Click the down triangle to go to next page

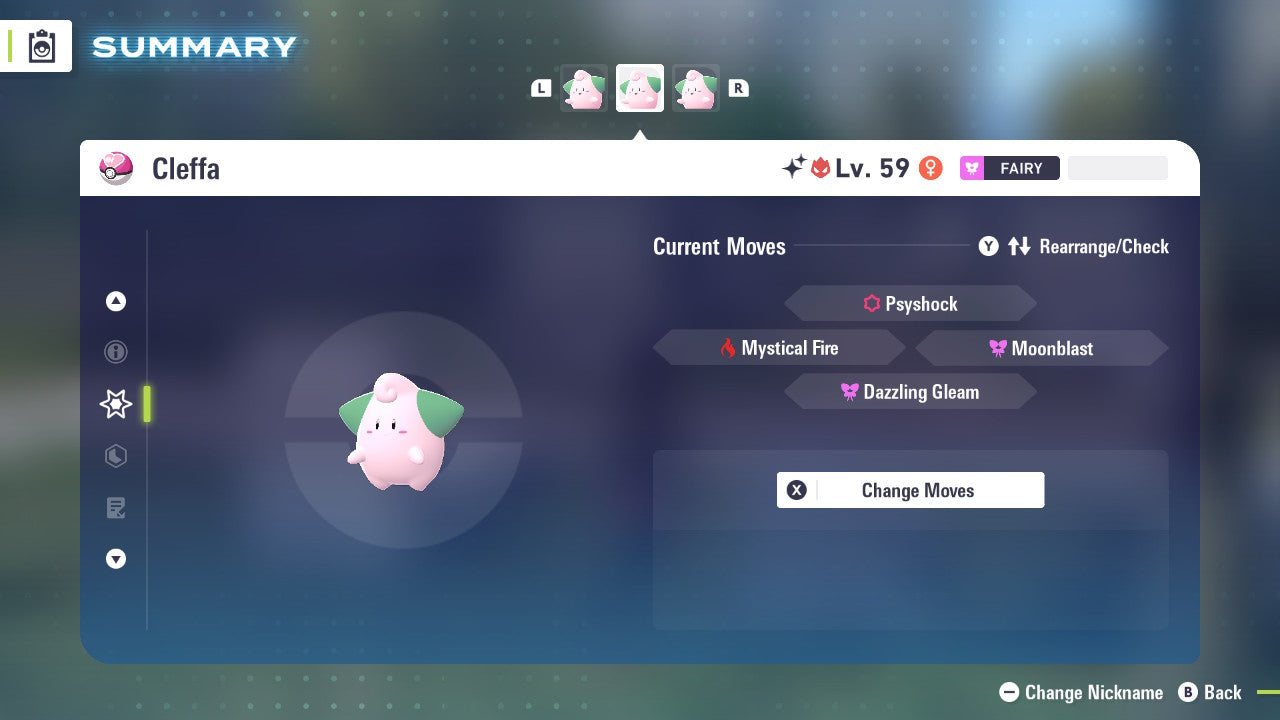[115, 559]
